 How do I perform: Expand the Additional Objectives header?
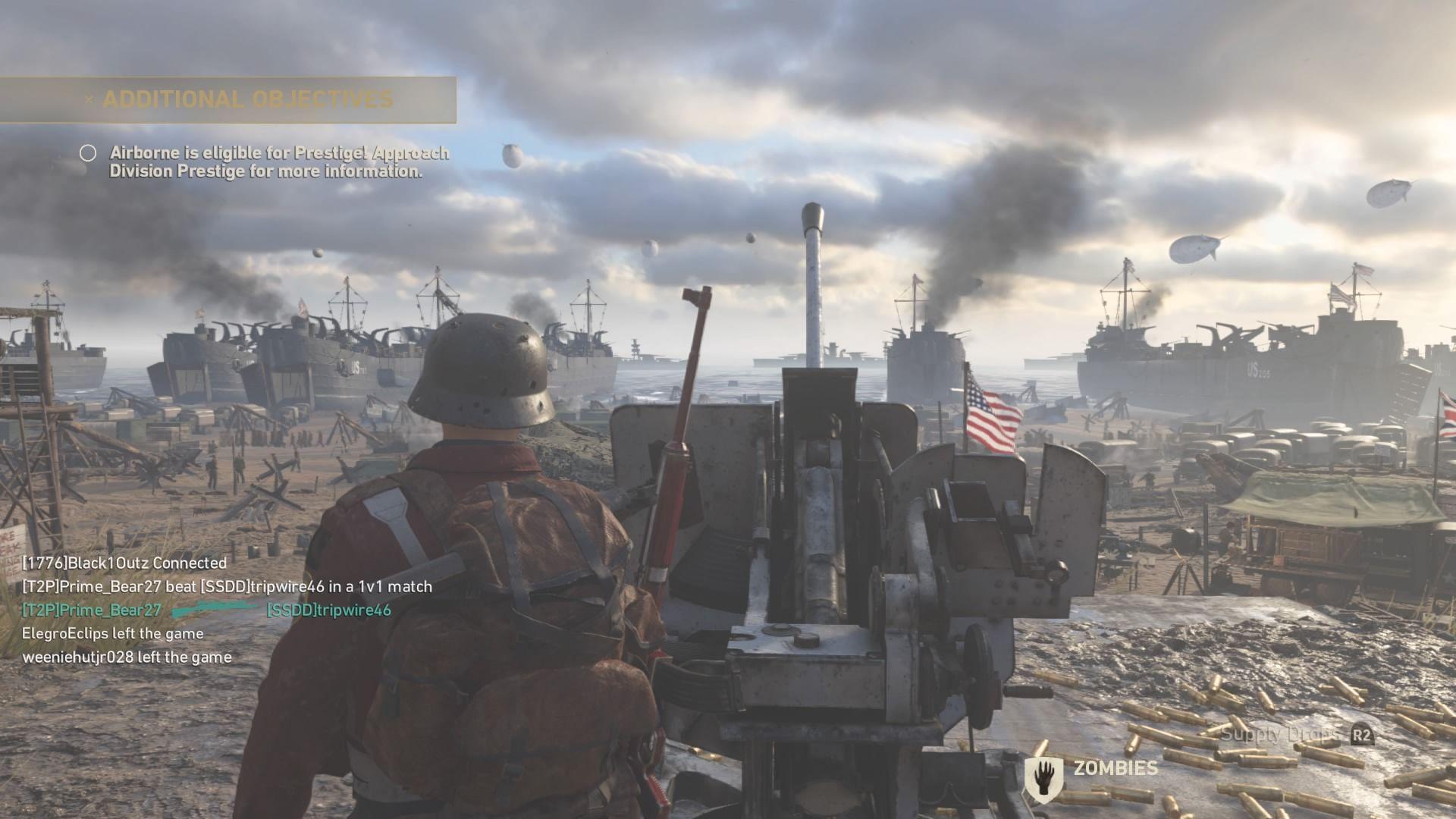pos(248,99)
